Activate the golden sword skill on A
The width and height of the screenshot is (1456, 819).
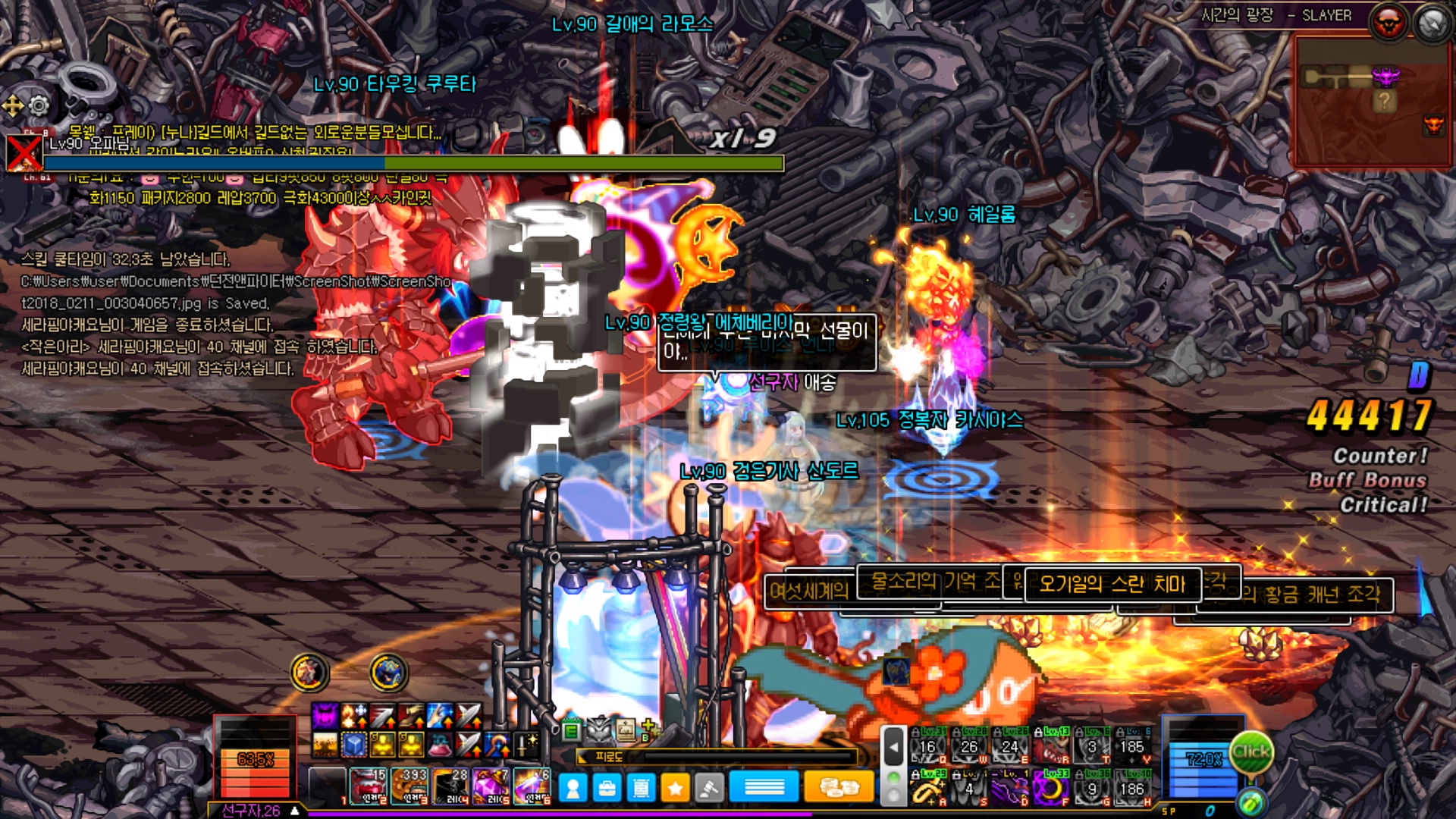pos(927,789)
